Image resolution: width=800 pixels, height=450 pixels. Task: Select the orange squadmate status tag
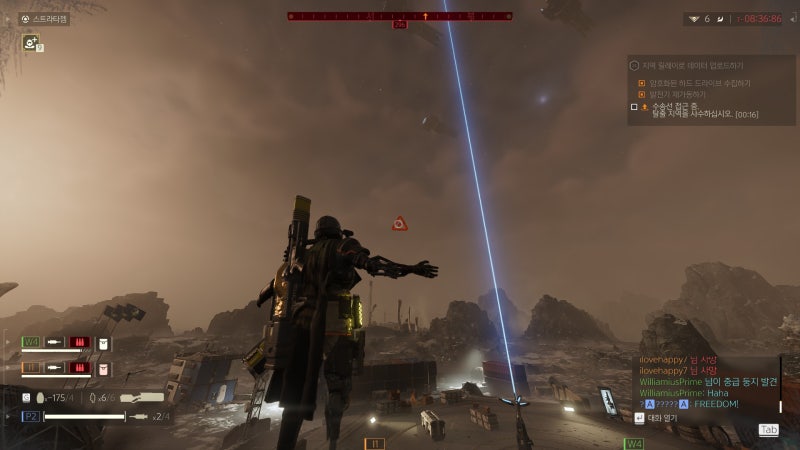click(31, 368)
